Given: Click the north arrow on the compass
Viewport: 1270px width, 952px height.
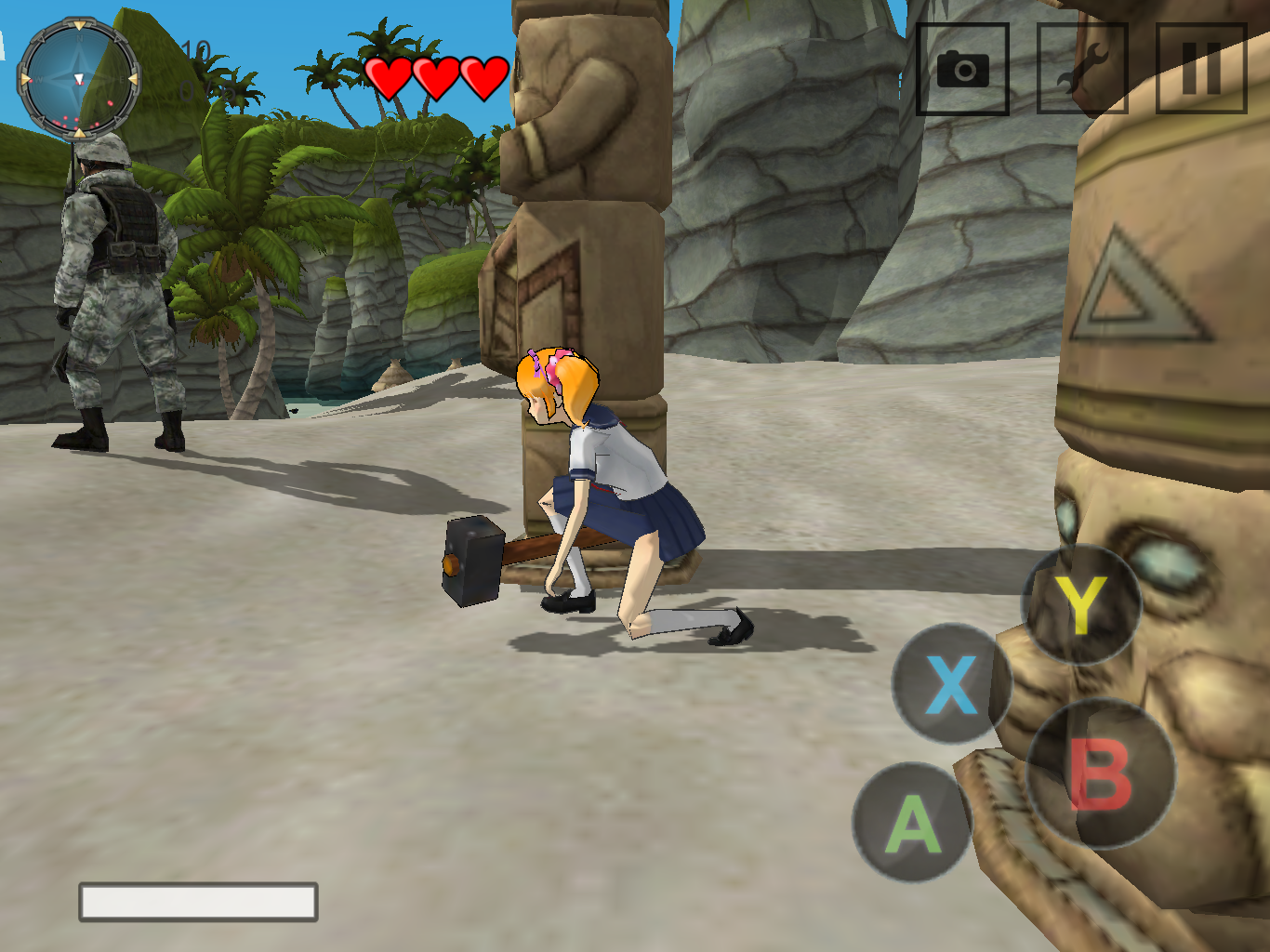Looking at the screenshot, I should (x=80, y=25).
